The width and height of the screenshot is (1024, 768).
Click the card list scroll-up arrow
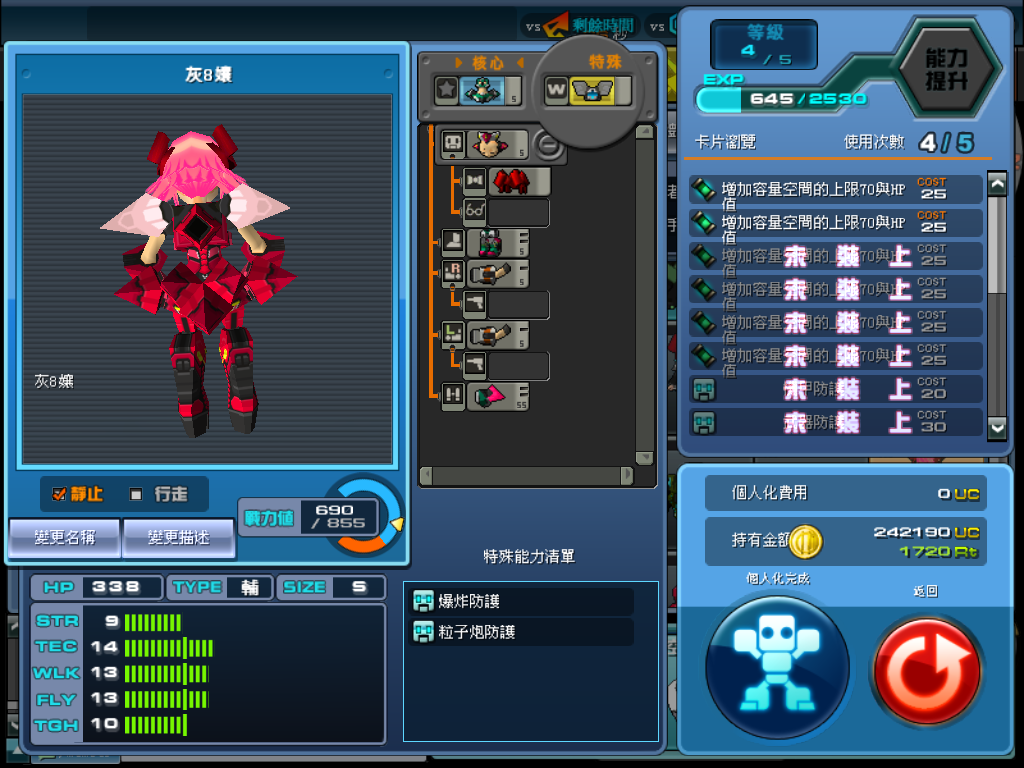pyautogui.click(x=997, y=183)
